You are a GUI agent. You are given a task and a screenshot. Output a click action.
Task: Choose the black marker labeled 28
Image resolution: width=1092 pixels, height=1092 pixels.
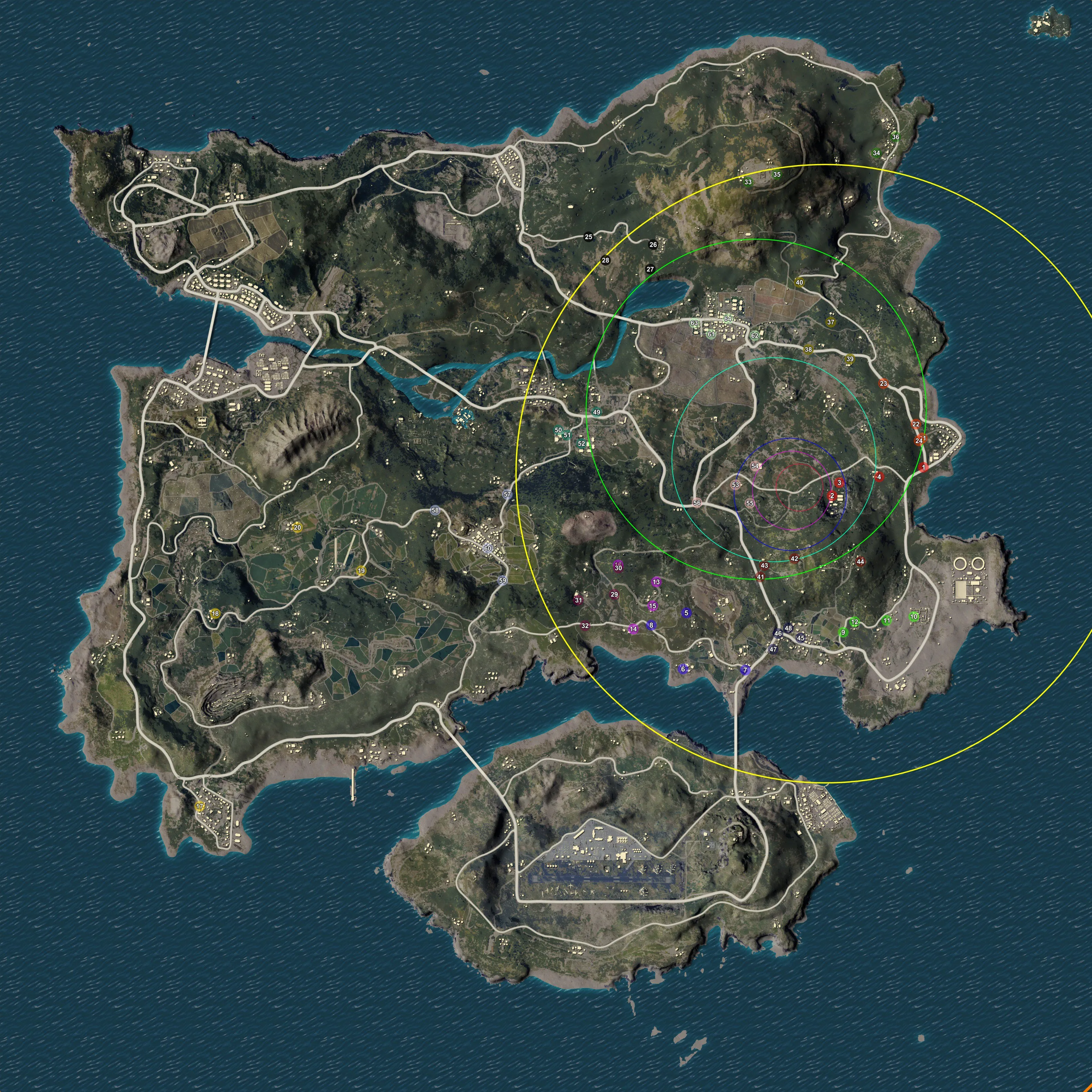click(x=606, y=261)
